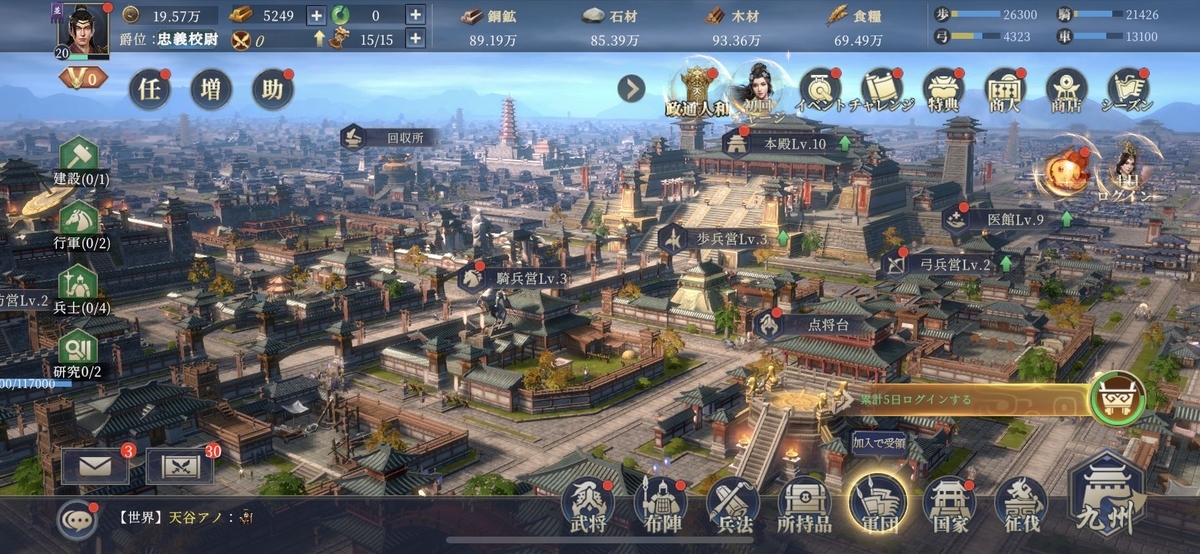Open the 商店 shop

1066,89
